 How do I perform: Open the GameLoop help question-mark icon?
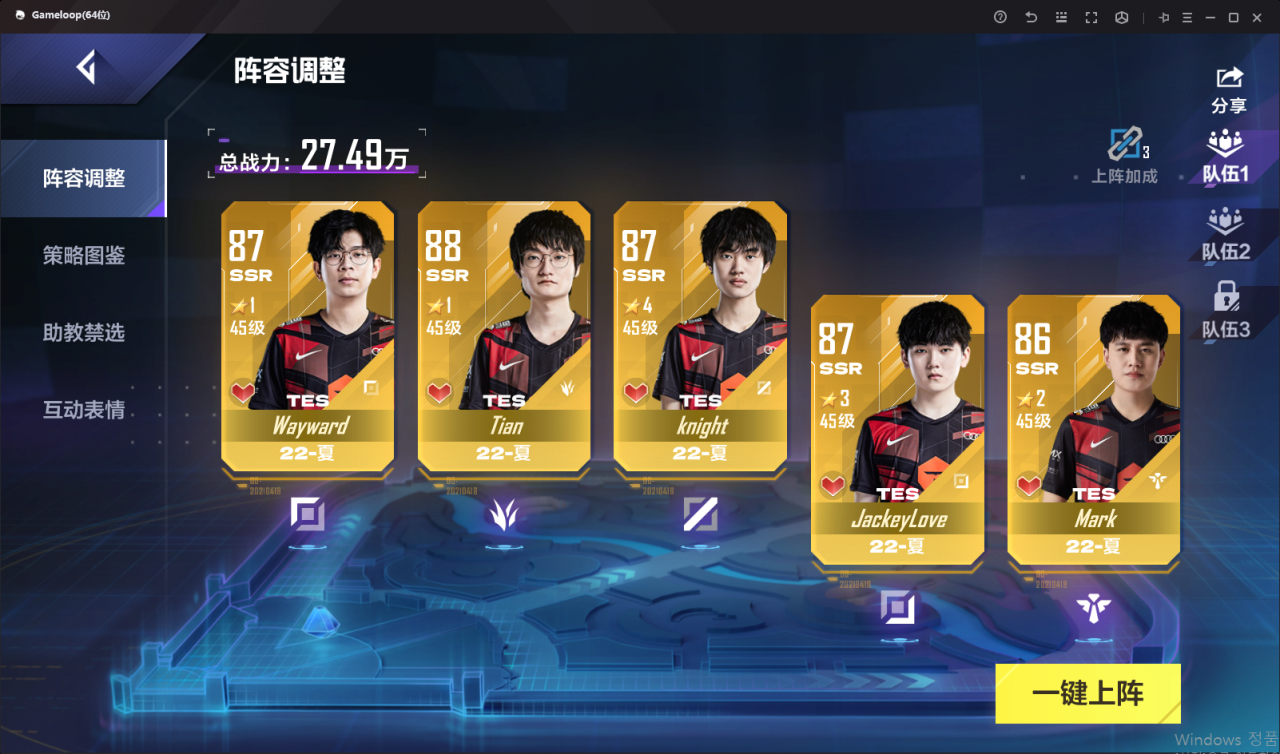coord(999,17)
